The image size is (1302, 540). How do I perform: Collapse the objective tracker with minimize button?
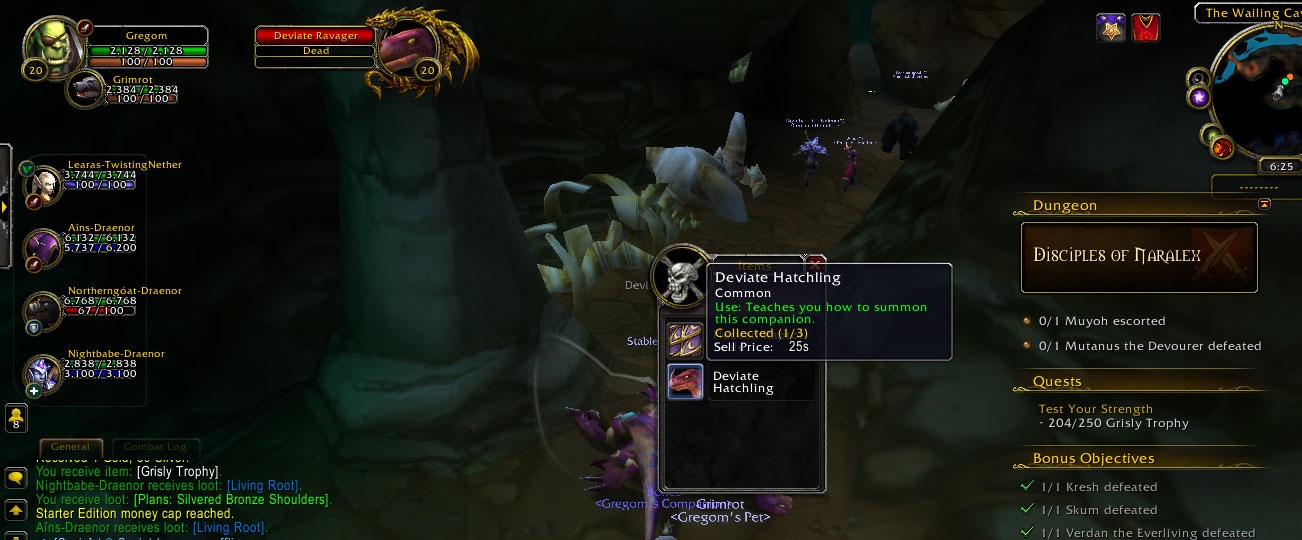[x=1264, y=204]
